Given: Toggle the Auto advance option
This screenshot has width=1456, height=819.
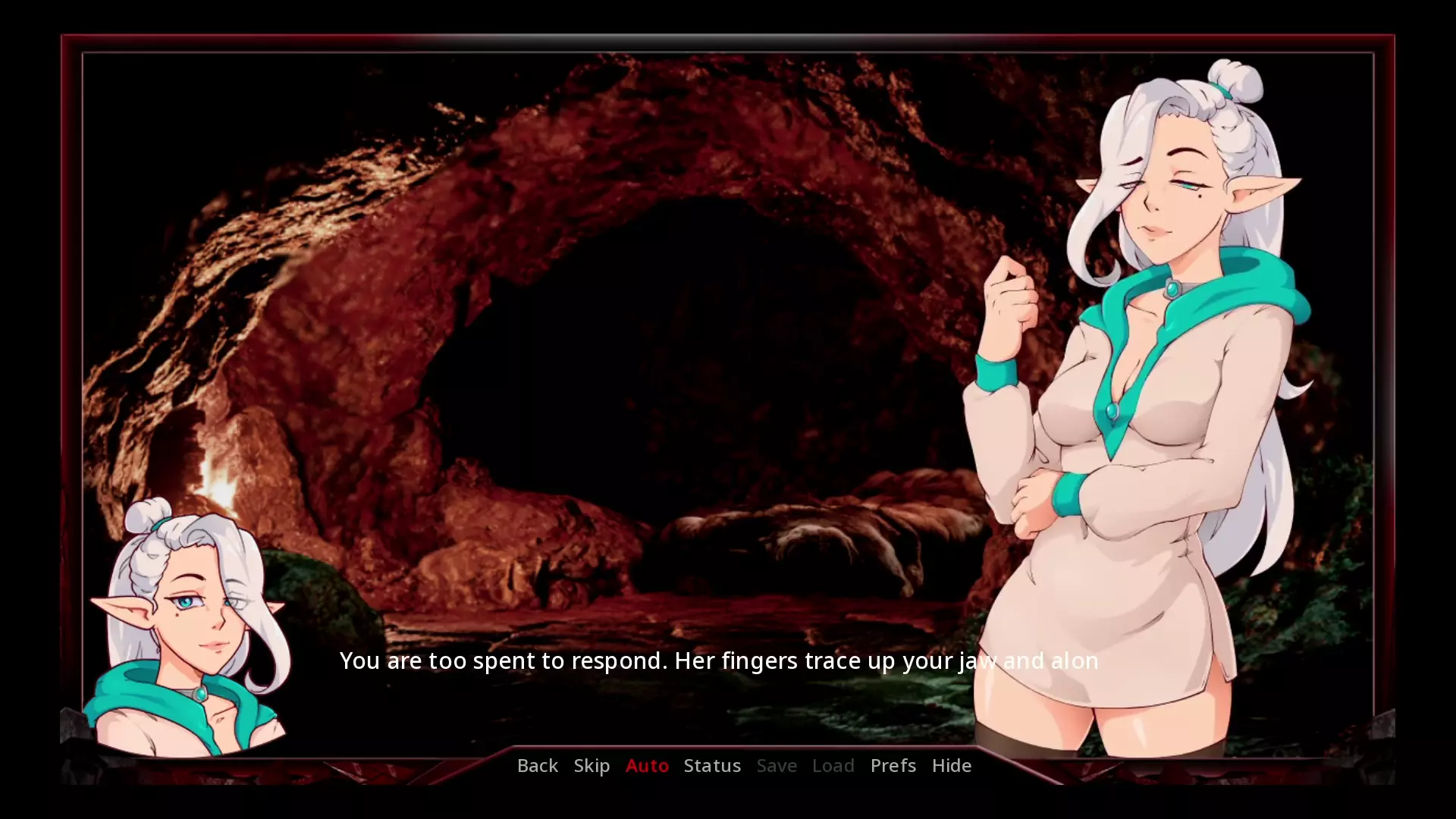Looking at the screenshot, I should 647,765.
